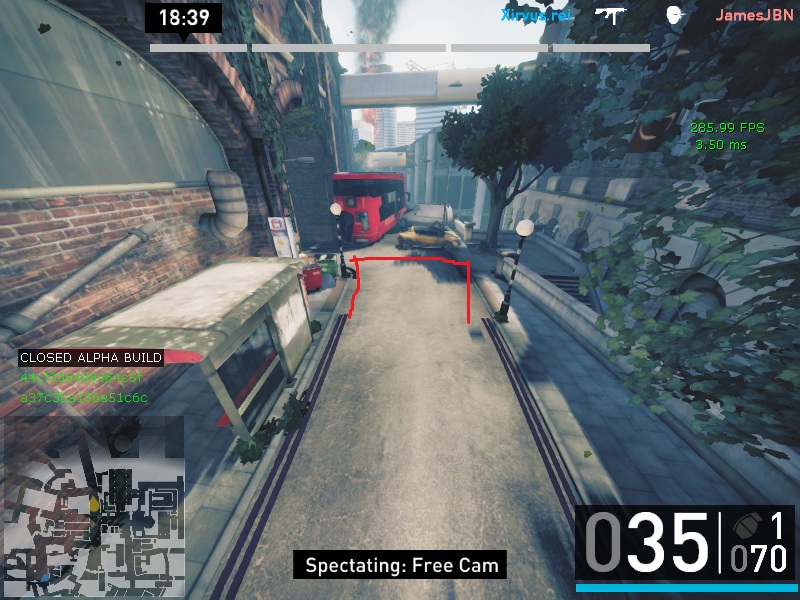Select the Xiryus.rei name in the kill feed
The height and width of the screenshot is (600, 800).
[535, 15]
